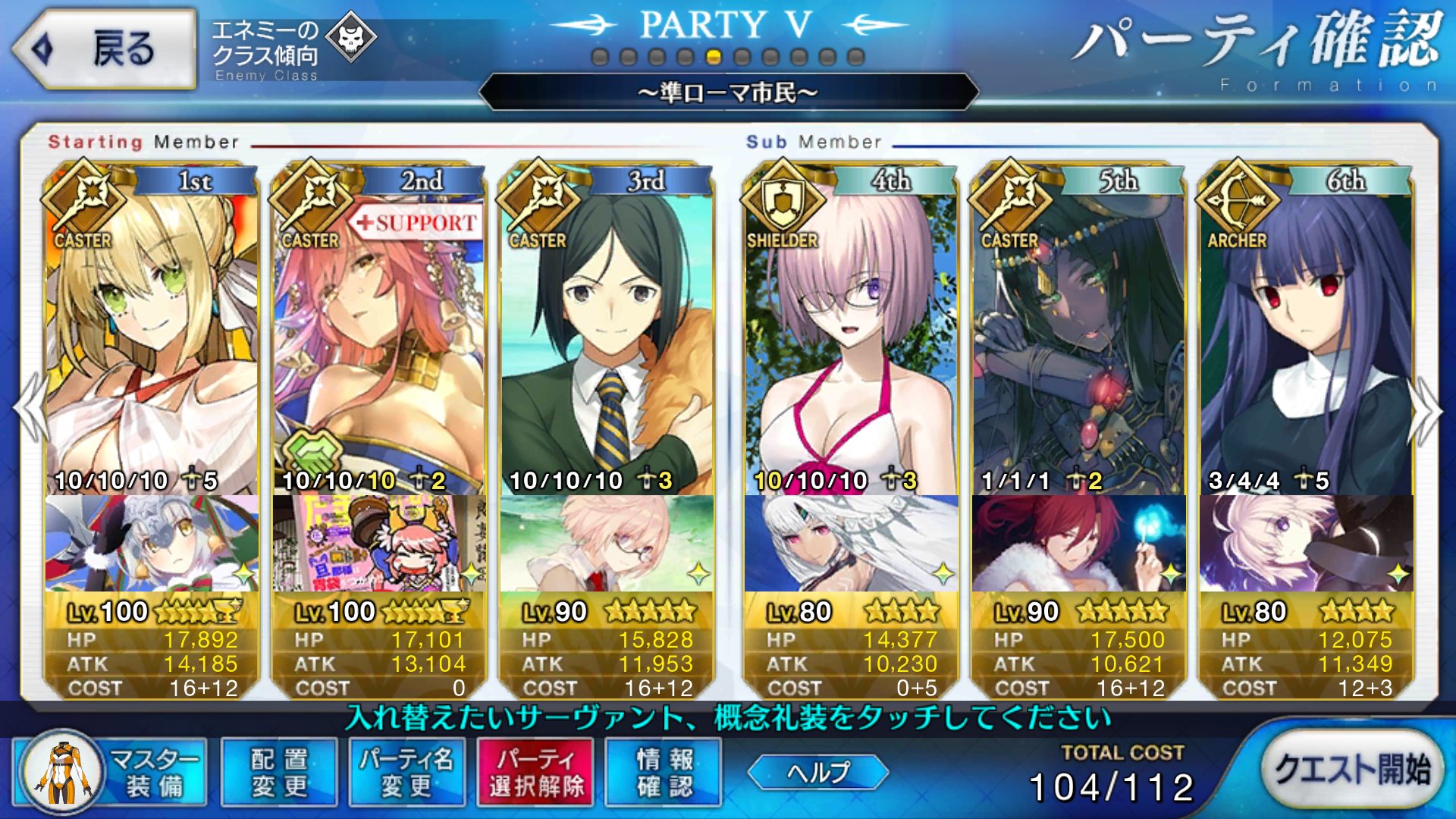Select the 2nd slot Support Caster card

click(379, 341)
